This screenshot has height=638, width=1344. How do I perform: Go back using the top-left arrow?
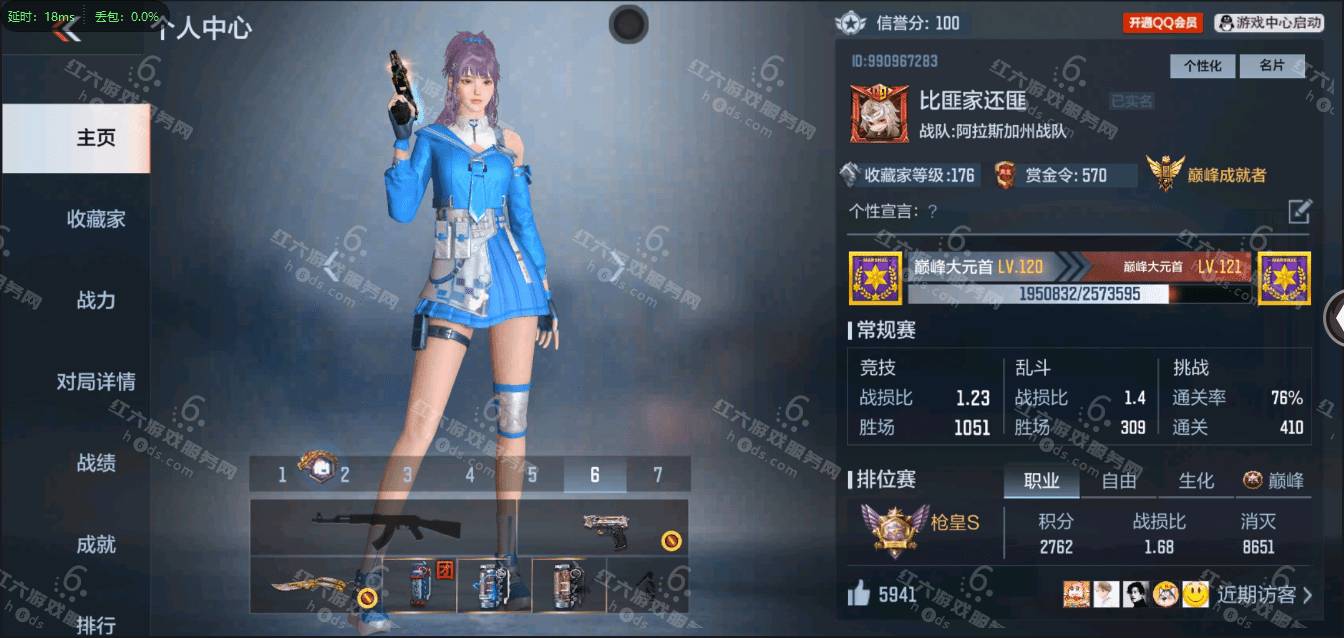(68, 31)
